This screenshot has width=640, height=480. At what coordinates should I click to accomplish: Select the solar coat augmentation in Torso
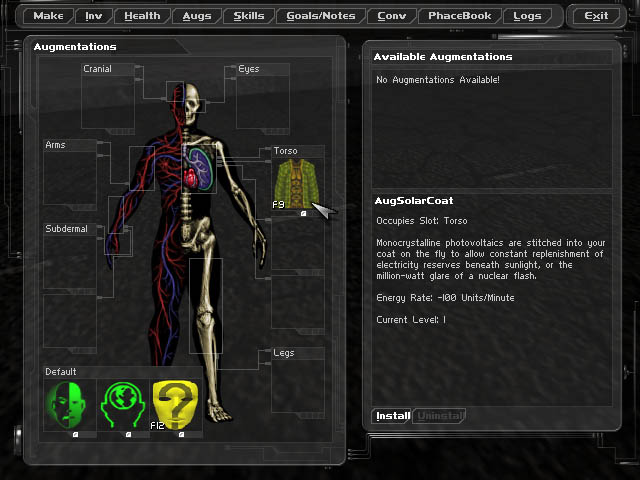296,182
